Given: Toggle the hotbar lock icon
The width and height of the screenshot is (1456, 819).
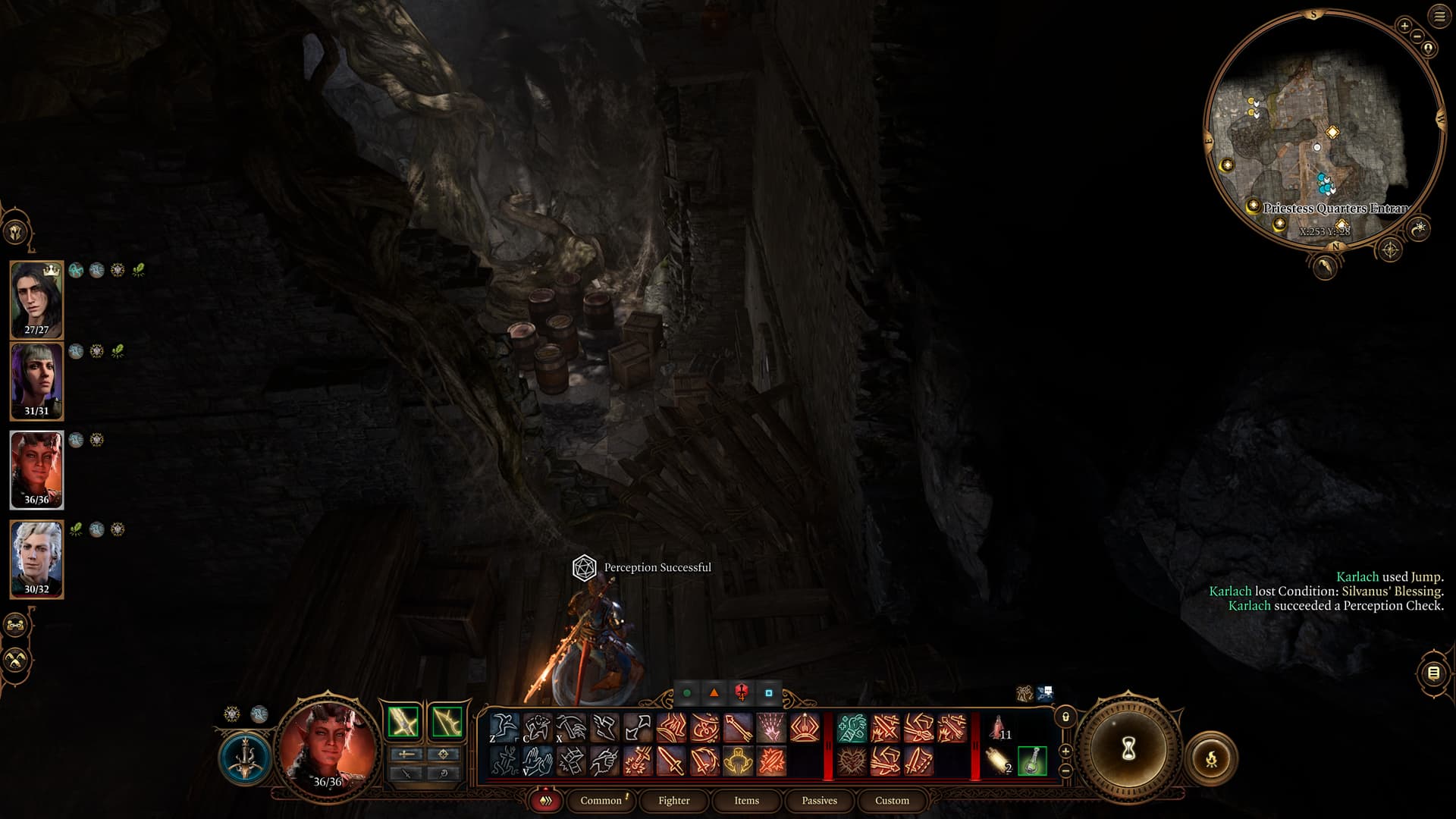Looking at the screenshot, I should click(1065, 717).
